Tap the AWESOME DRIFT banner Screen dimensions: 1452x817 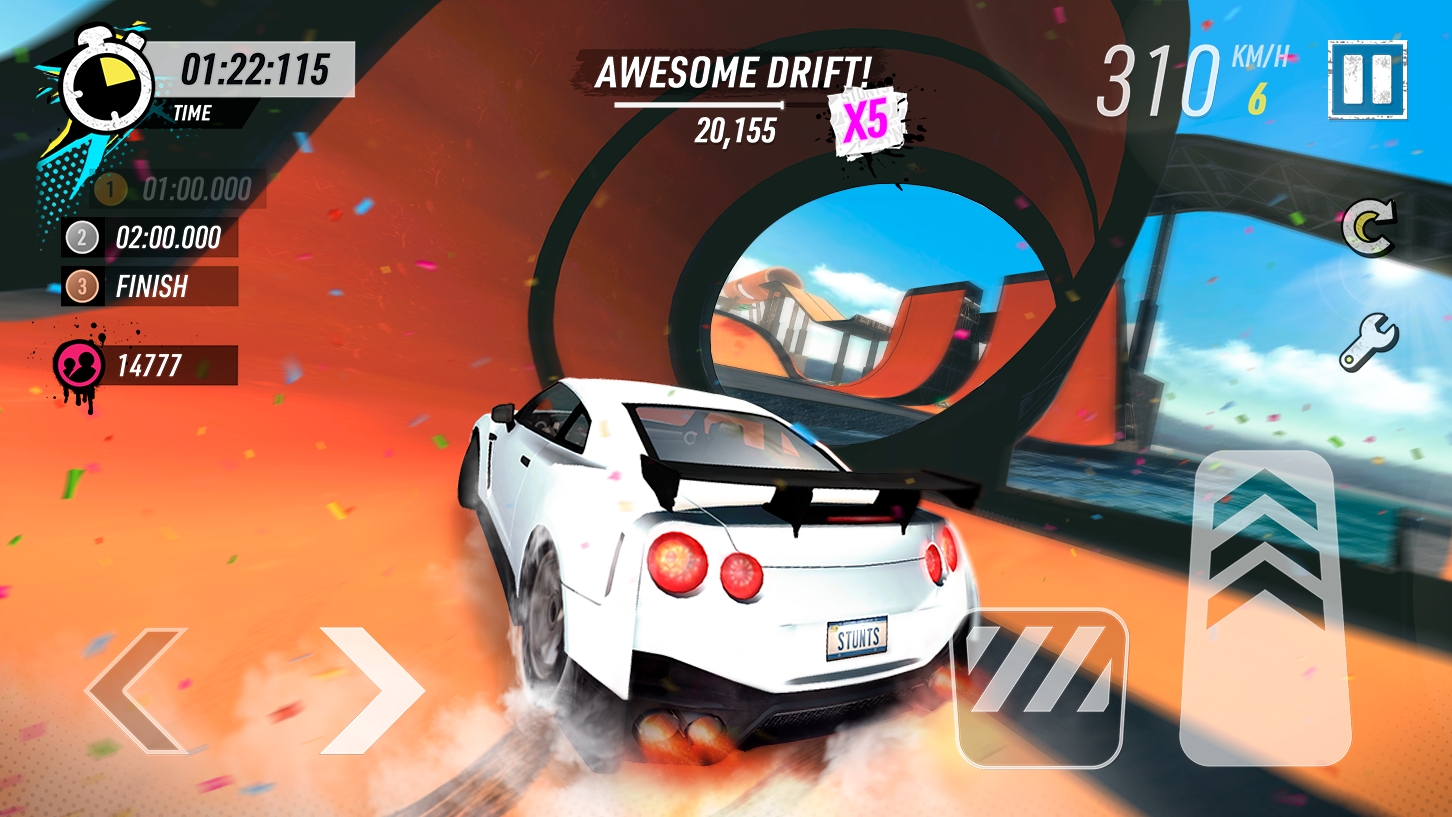735,72
